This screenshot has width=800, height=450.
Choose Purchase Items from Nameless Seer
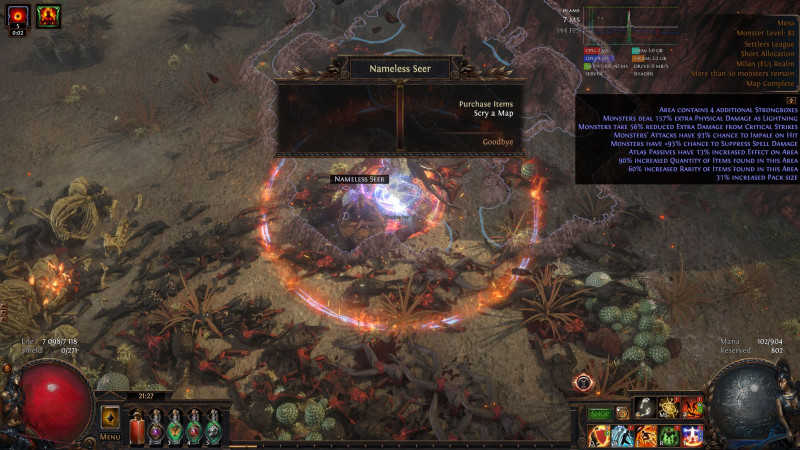pos(485,104)
